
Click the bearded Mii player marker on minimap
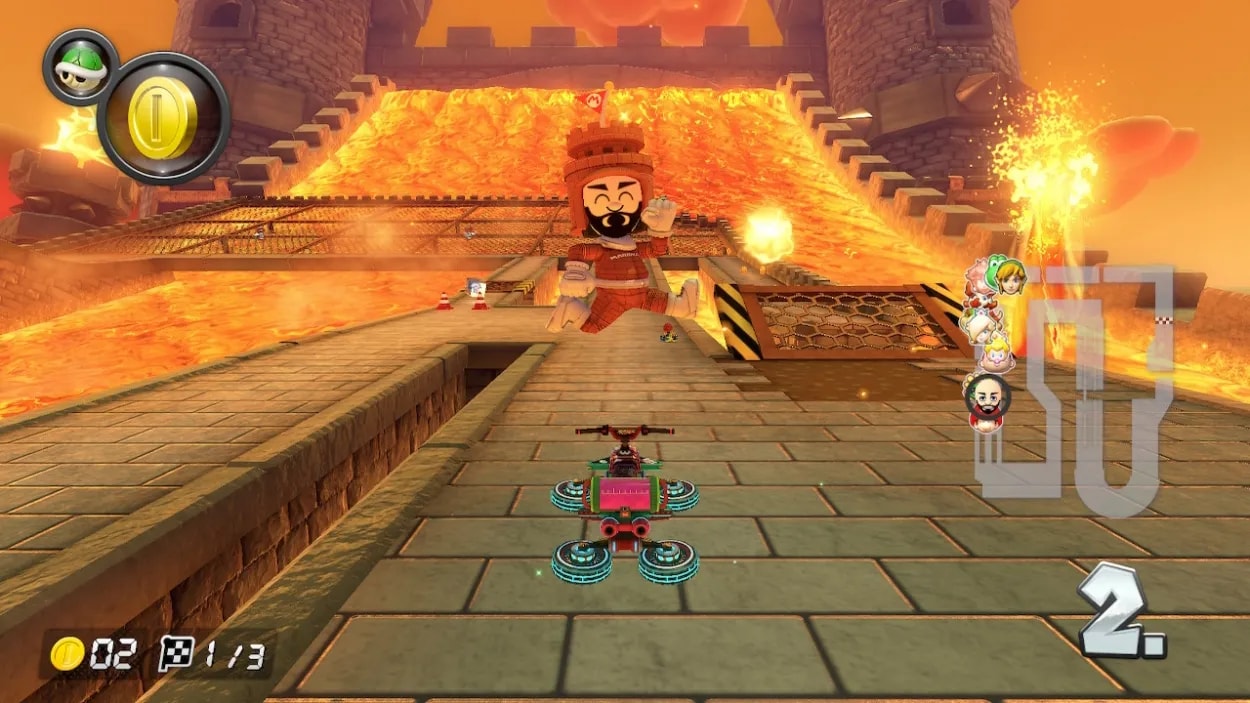point(987,396)
